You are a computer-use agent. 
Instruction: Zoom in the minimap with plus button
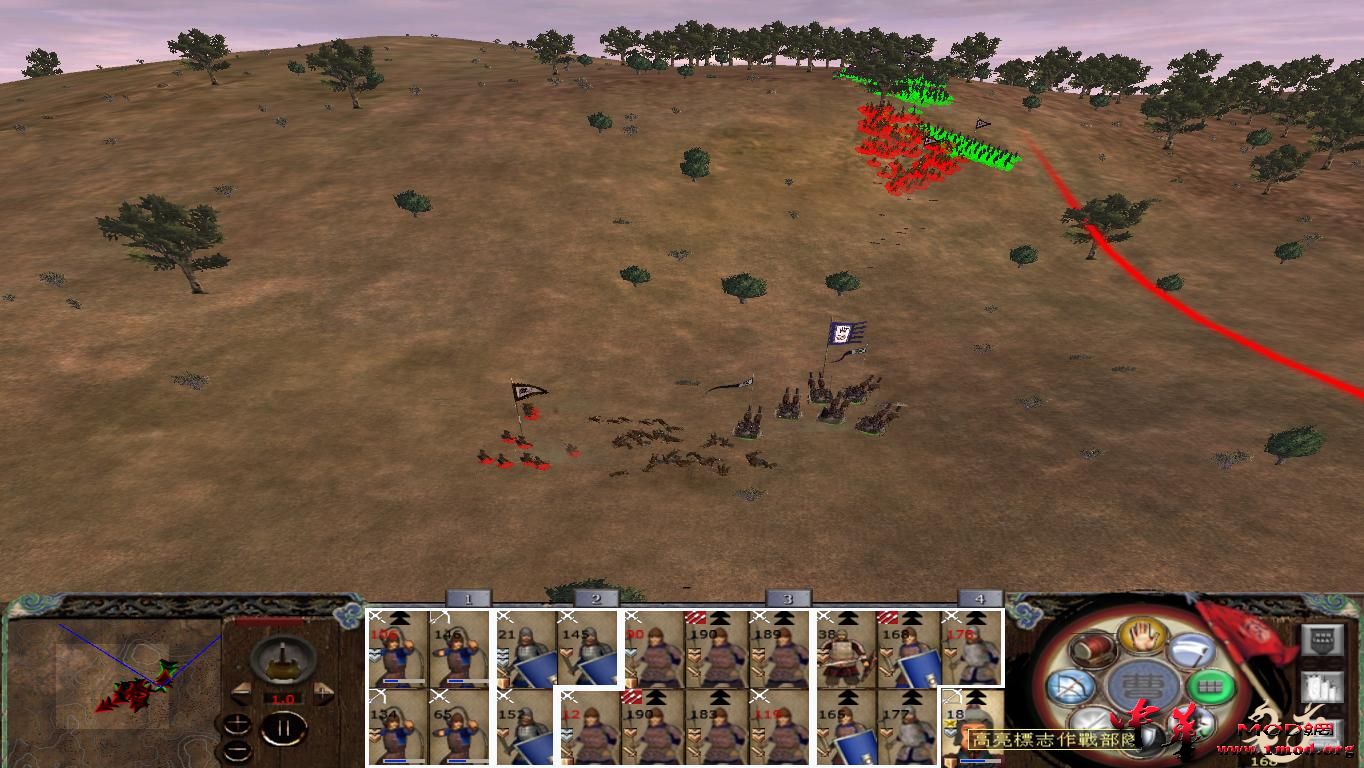pos(238,724)
